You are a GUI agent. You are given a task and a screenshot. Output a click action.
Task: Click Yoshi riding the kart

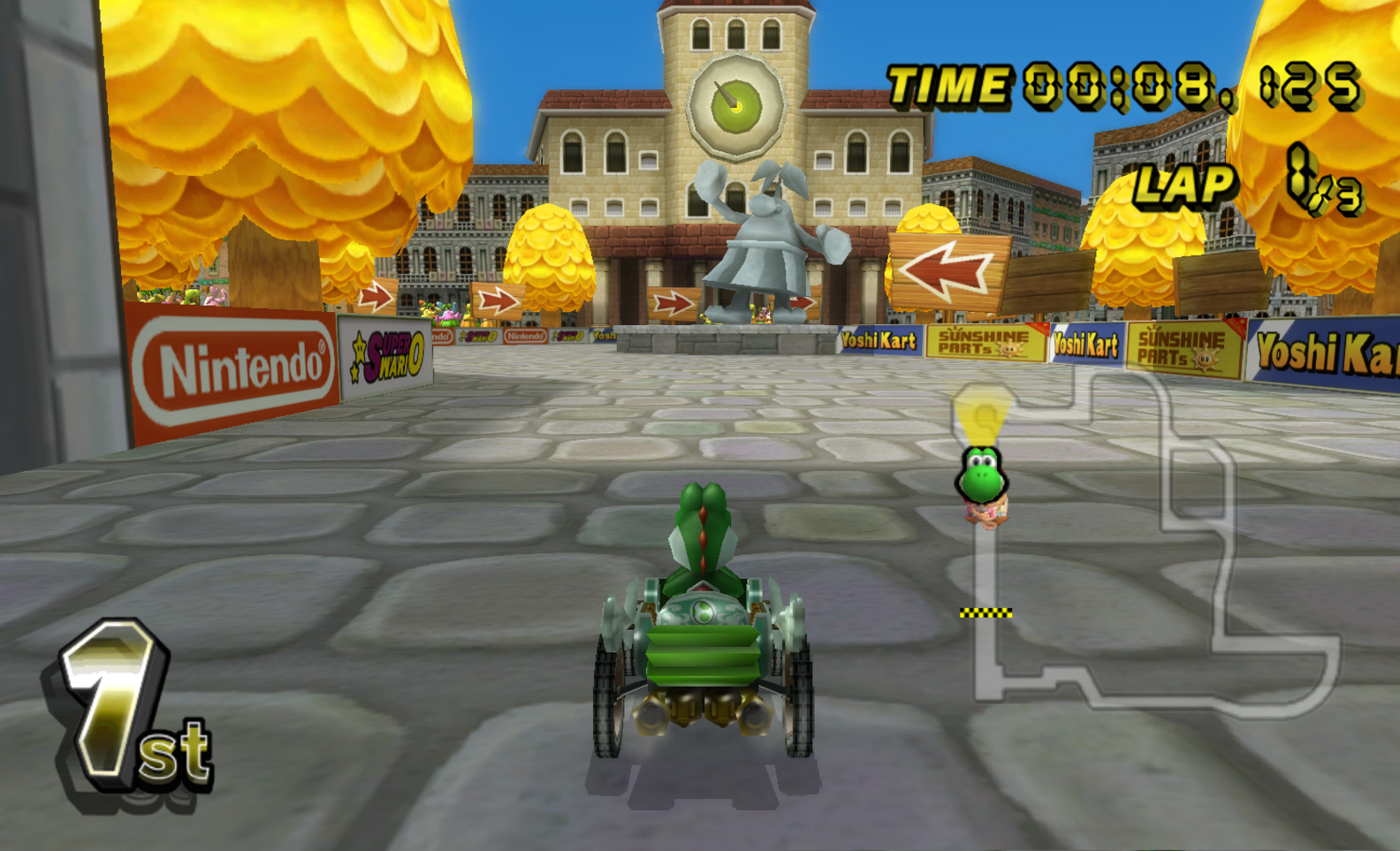703,530
